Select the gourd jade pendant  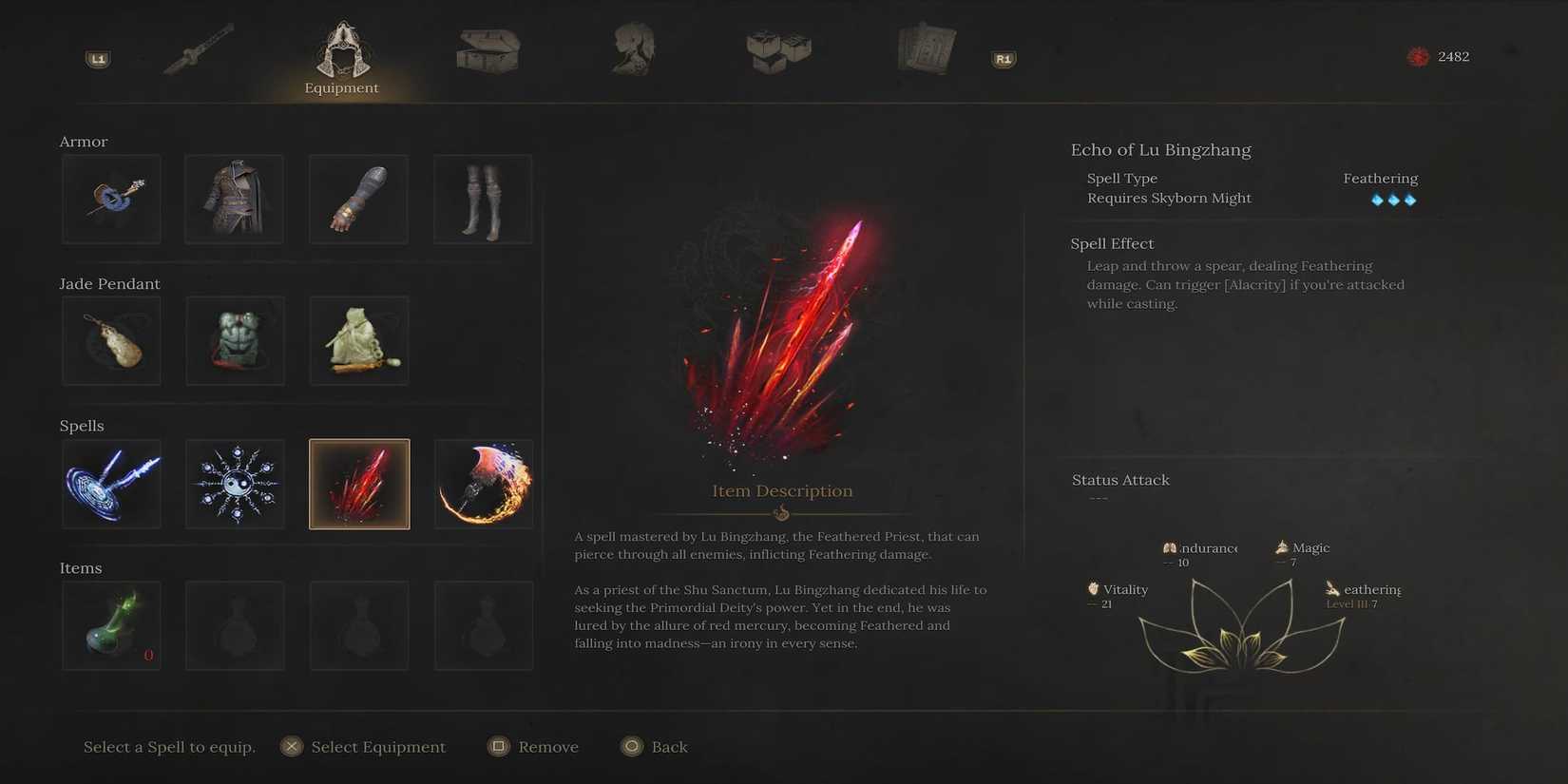[x=111, y=340]
